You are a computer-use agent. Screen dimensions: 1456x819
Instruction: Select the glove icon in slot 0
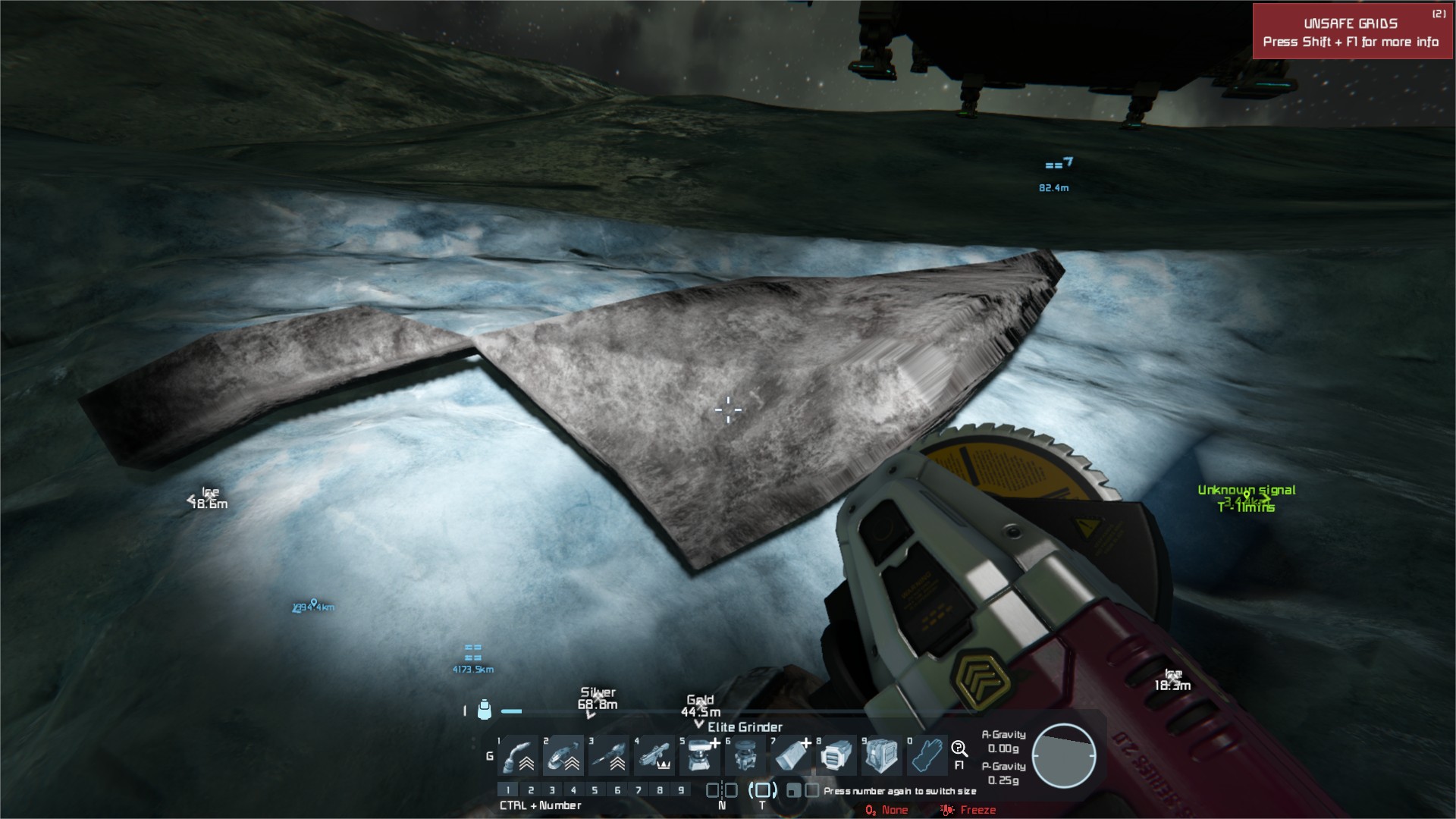pos(927,755)
